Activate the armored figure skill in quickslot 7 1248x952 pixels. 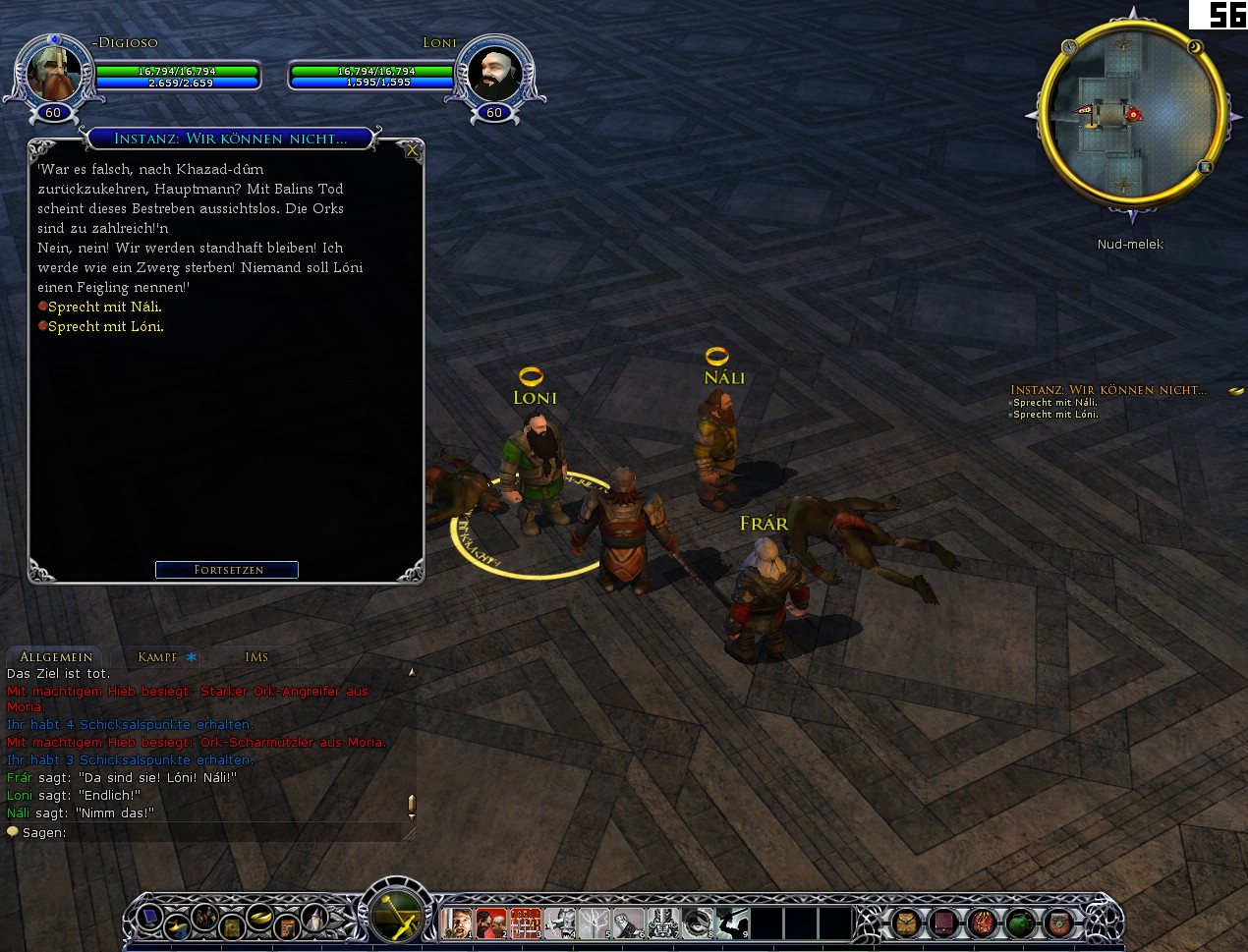pos(663,924)
